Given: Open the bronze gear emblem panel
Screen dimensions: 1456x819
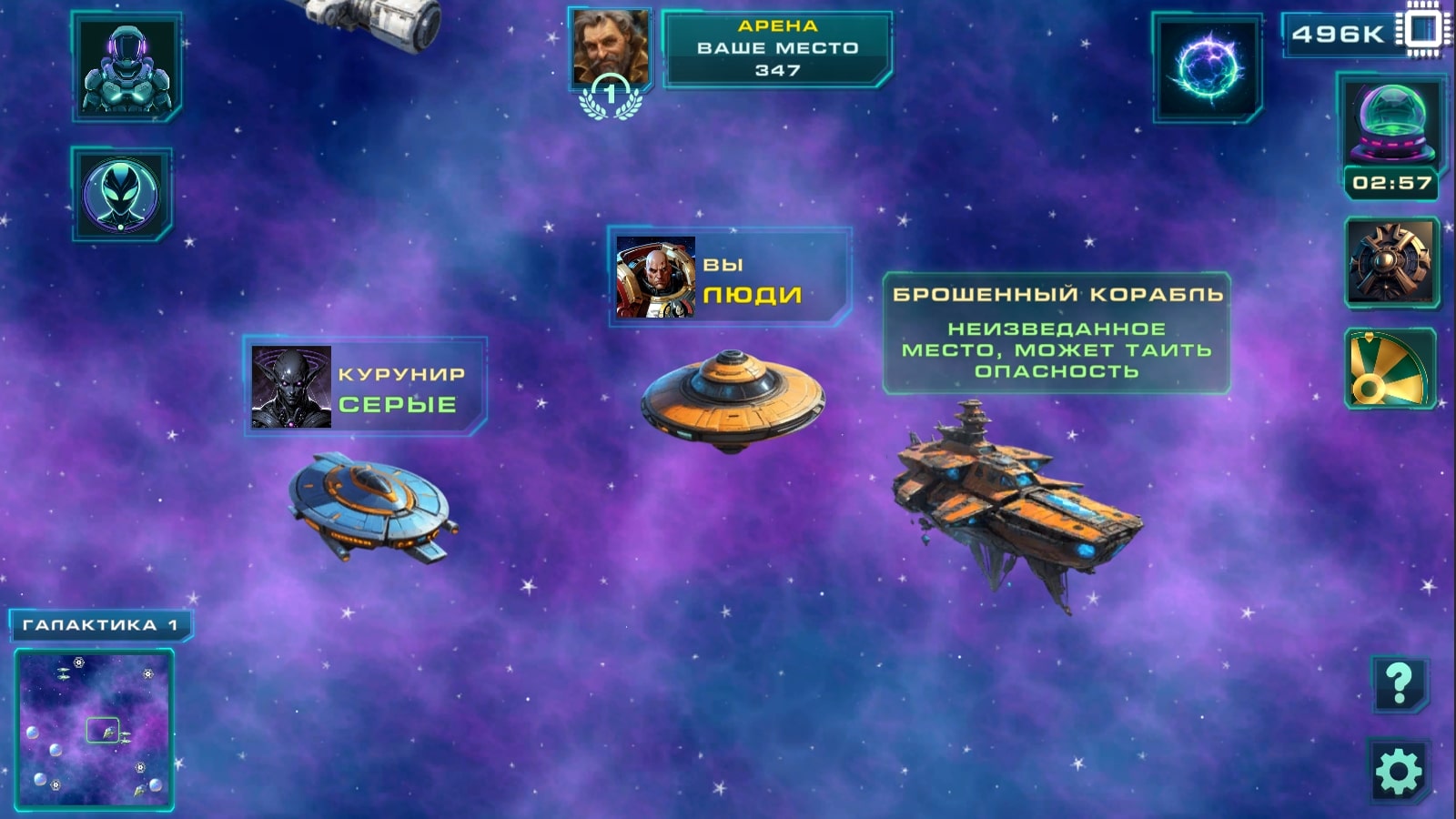Looking at the screenshot, I should click(1393, 261).
